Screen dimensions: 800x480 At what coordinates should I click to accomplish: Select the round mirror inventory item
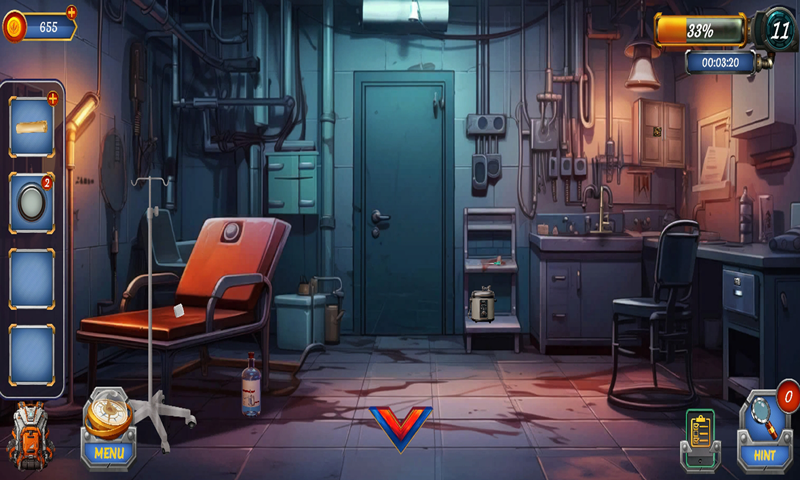coord(32,201)
